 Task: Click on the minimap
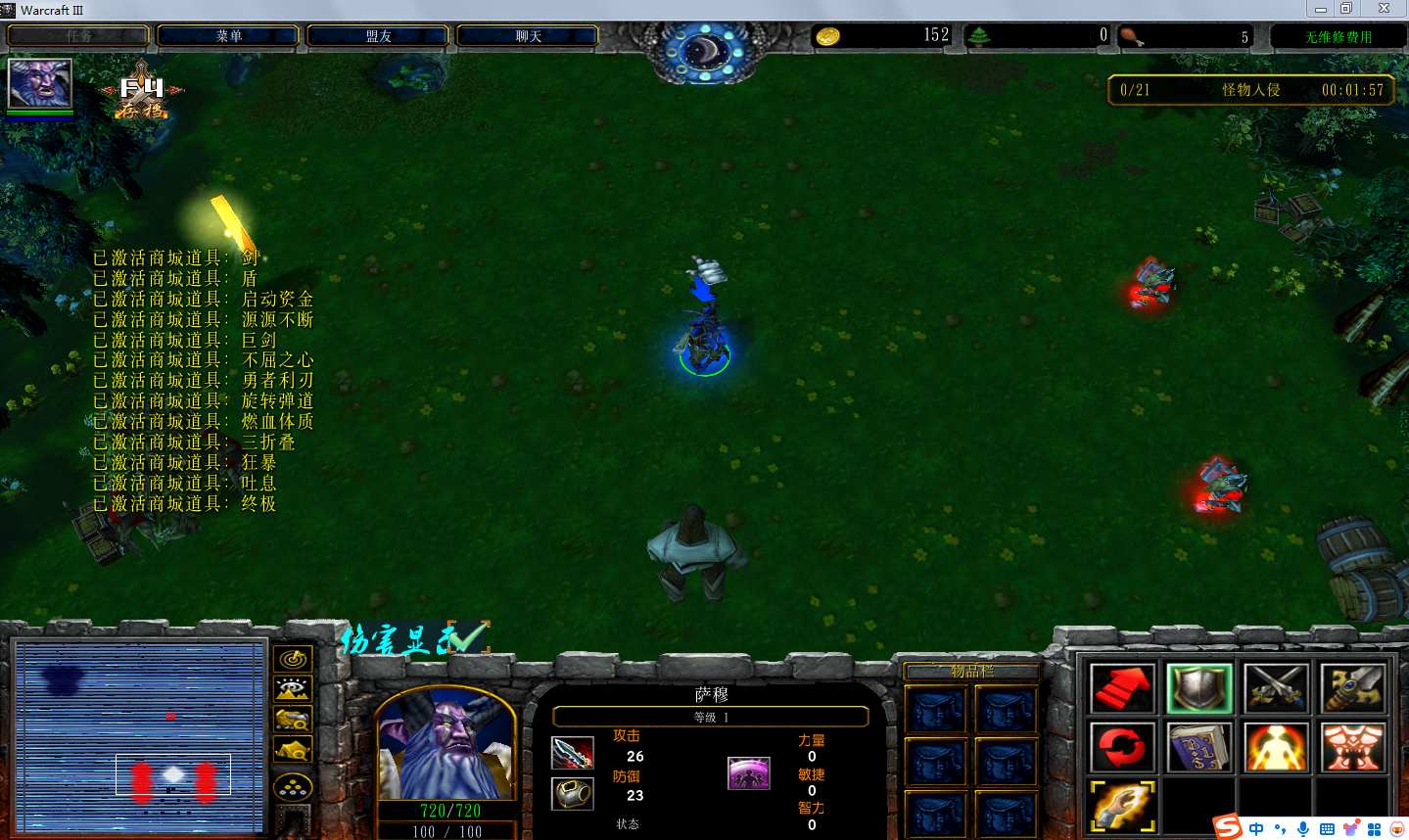tap(140, 736)
